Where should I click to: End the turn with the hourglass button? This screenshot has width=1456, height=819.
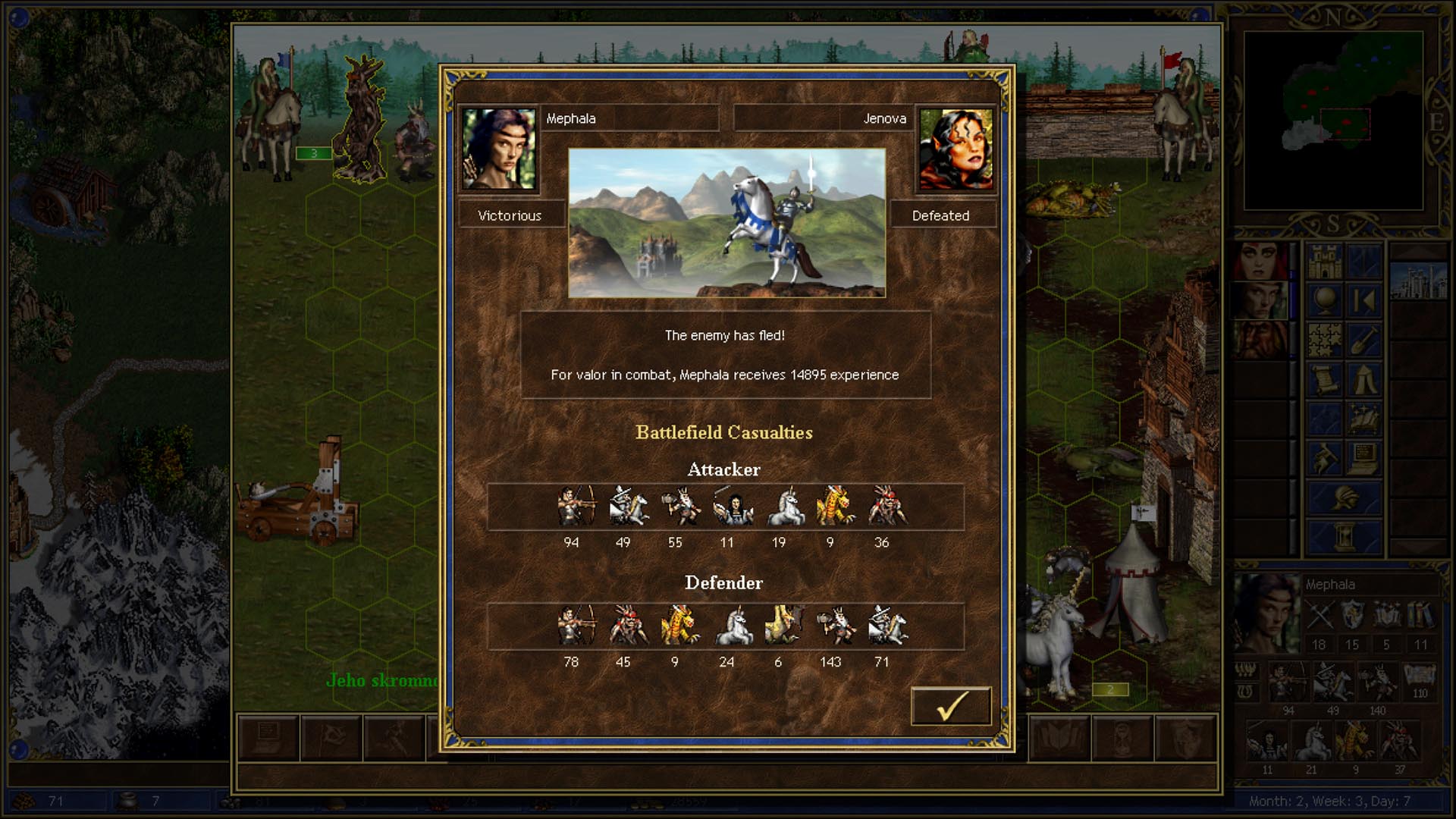(x=1345, y=537)
